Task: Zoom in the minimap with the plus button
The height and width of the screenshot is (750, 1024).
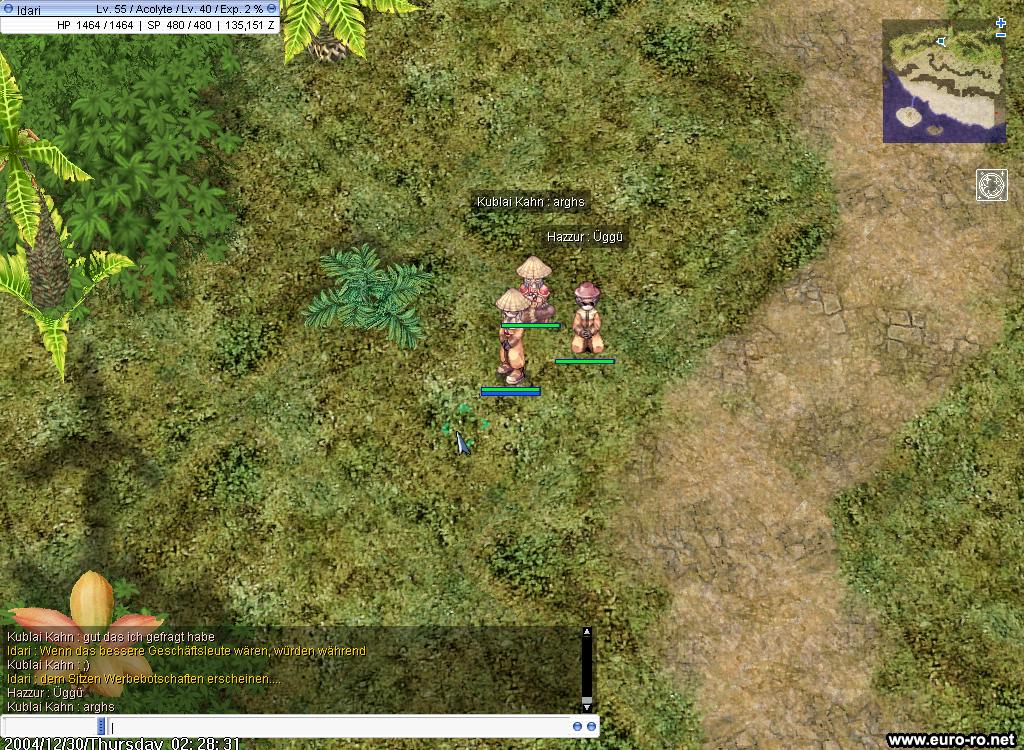Action: [x=1001, y=22]
